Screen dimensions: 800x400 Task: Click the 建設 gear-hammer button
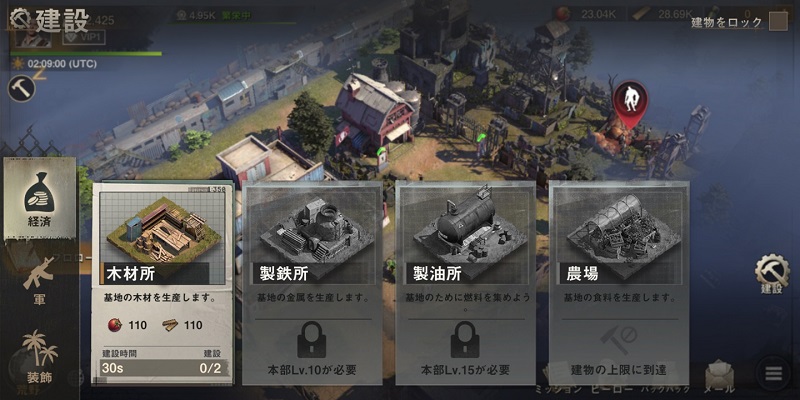tap(771, 273)
